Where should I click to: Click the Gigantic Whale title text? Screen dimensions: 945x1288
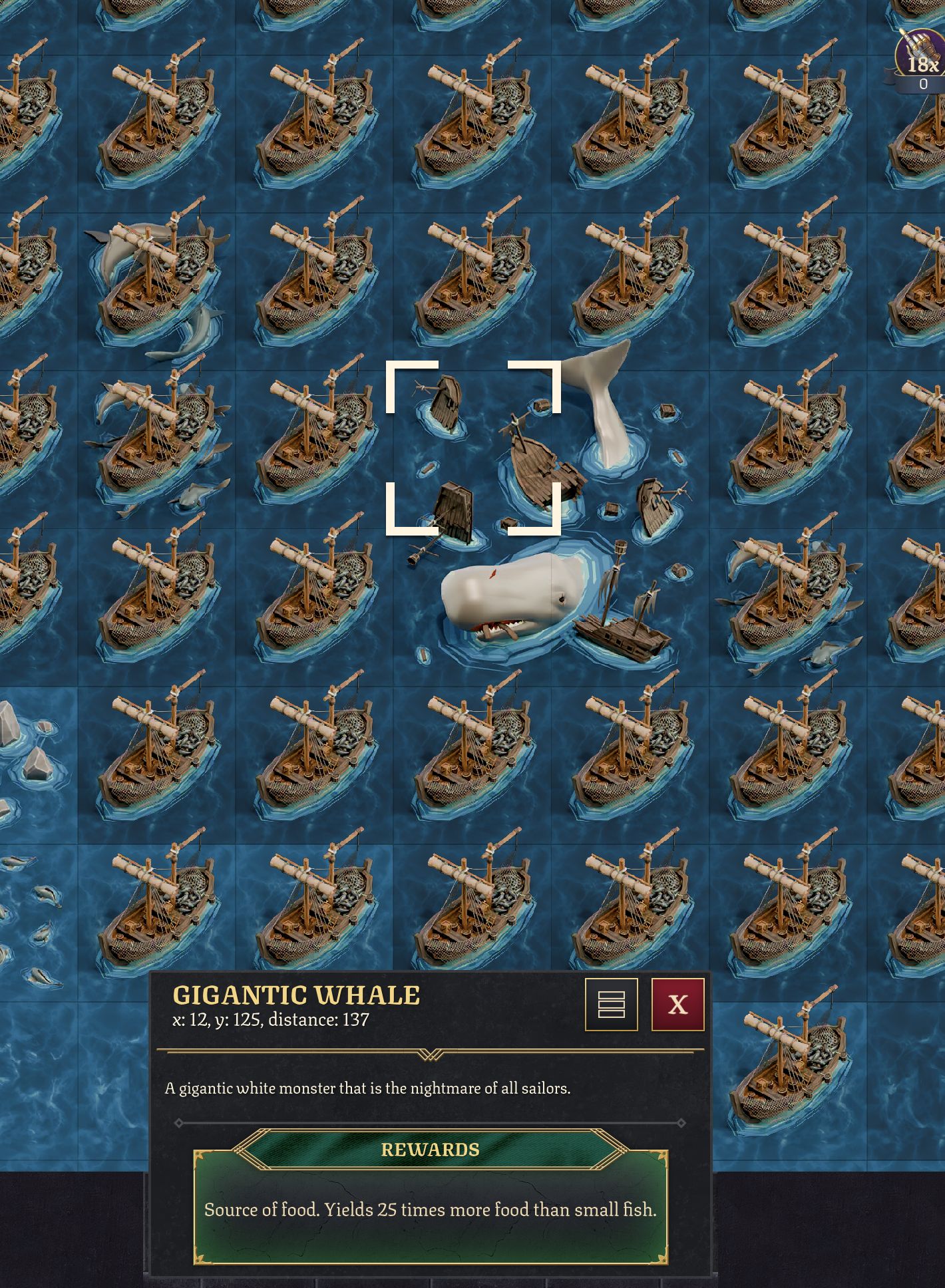coord(295,995)
